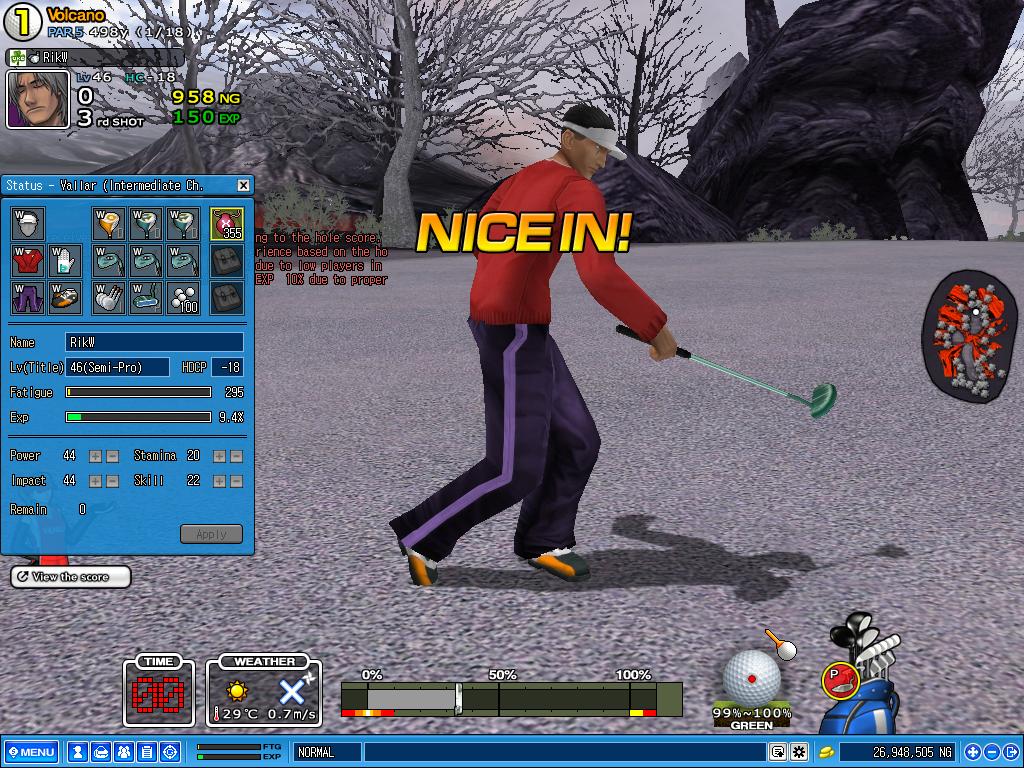Select the red pouch item showing 355
The height and width of the screenshot is (768, 1024).
tap(226, 223)
